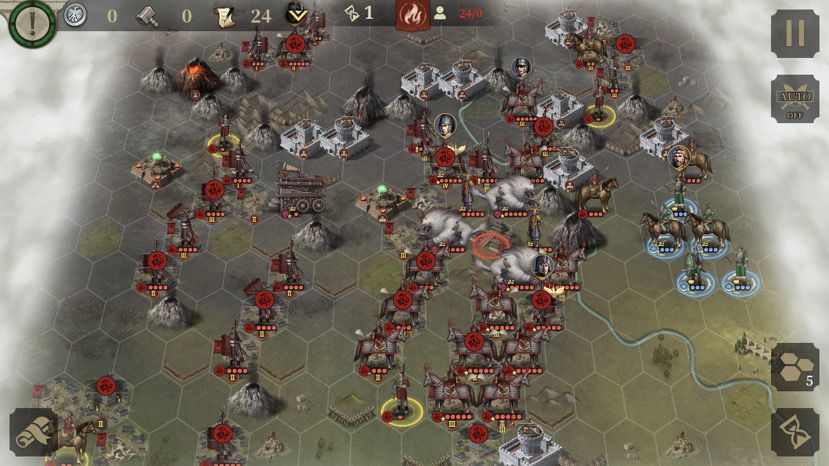Image resolution: width=829 pixels, height=466 pixels.
Task: Open the hexagon button showing 5
Action: [x=795, y=366]
